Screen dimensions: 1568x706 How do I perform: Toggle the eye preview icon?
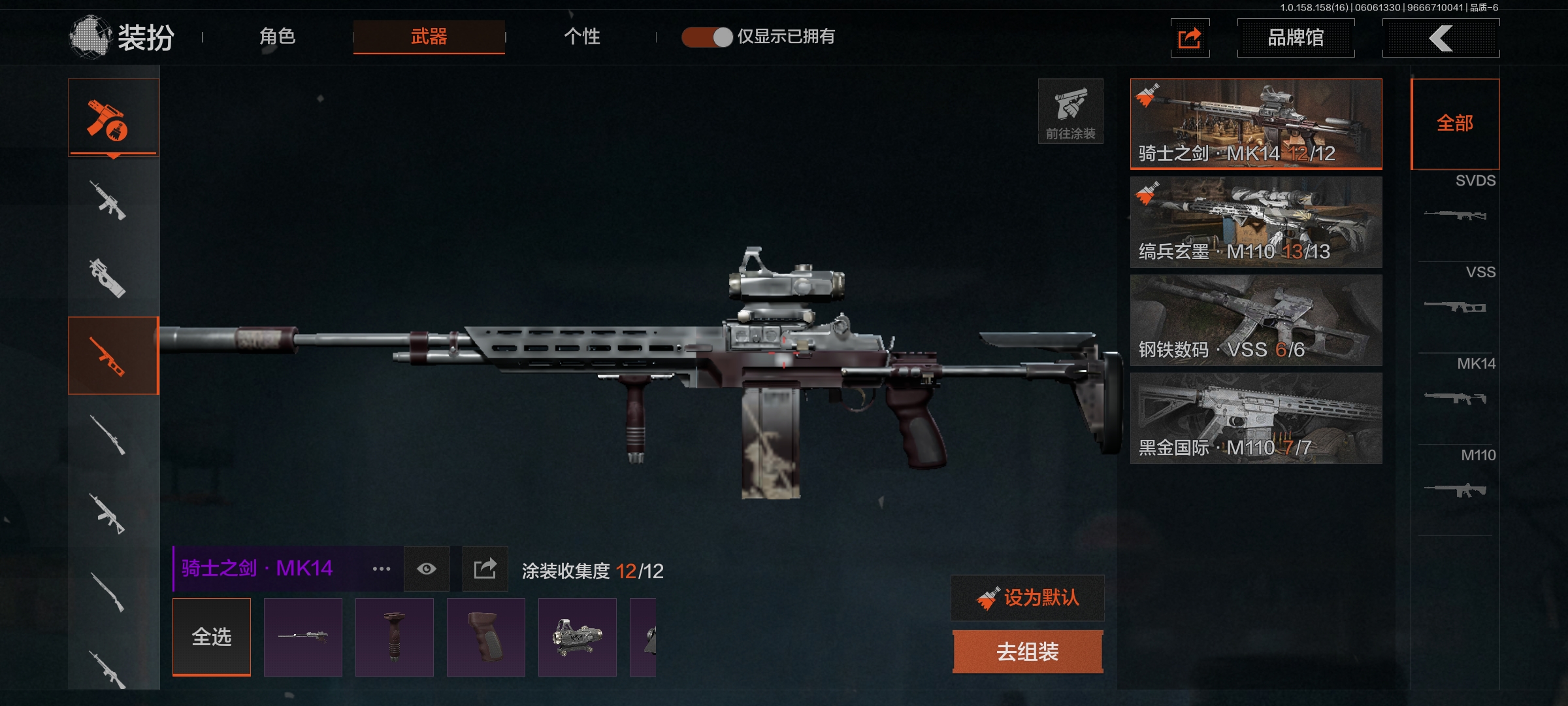[x=427, y=569]
